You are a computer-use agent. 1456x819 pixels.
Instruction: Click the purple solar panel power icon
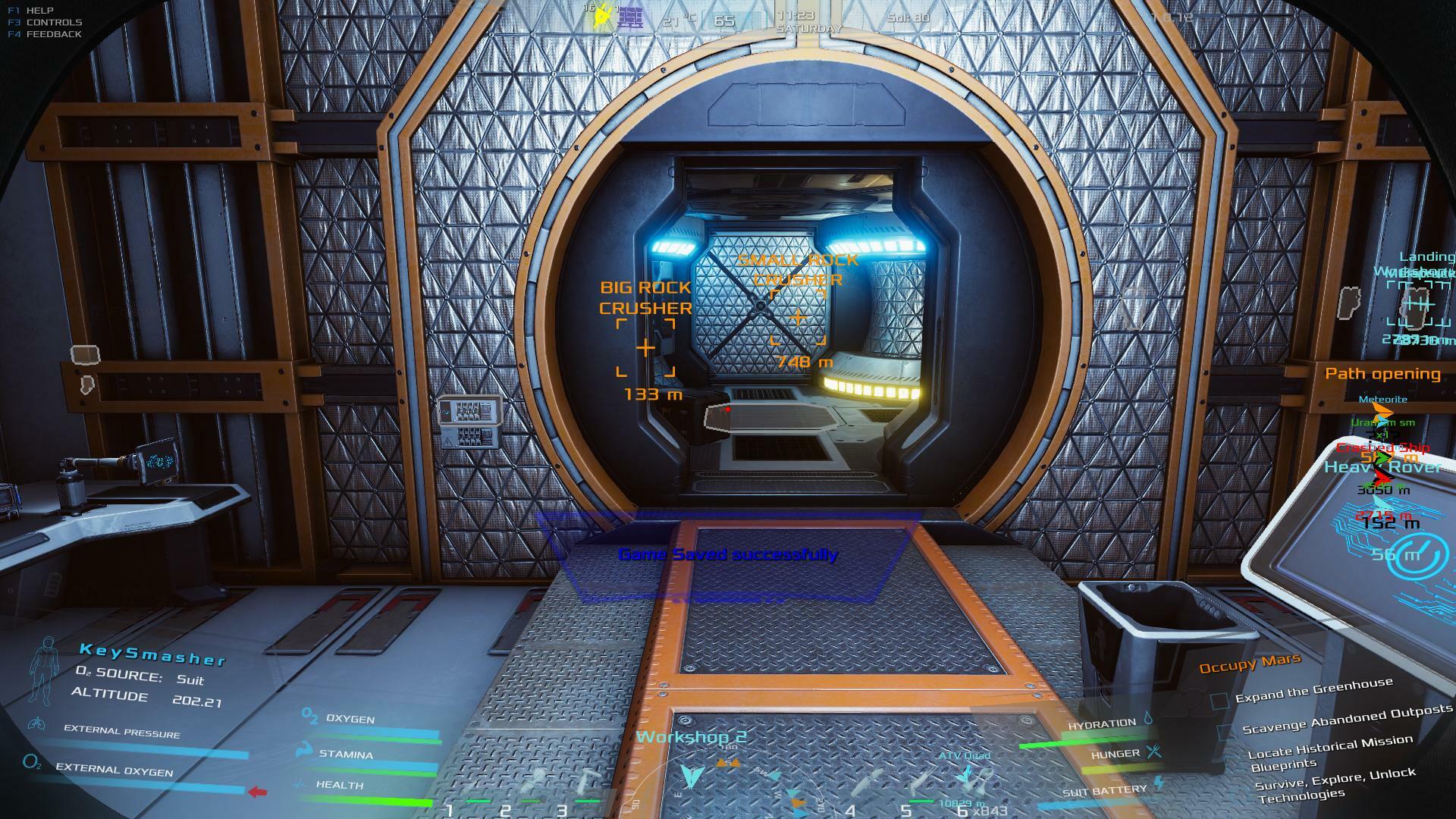(x=630, y=18)
